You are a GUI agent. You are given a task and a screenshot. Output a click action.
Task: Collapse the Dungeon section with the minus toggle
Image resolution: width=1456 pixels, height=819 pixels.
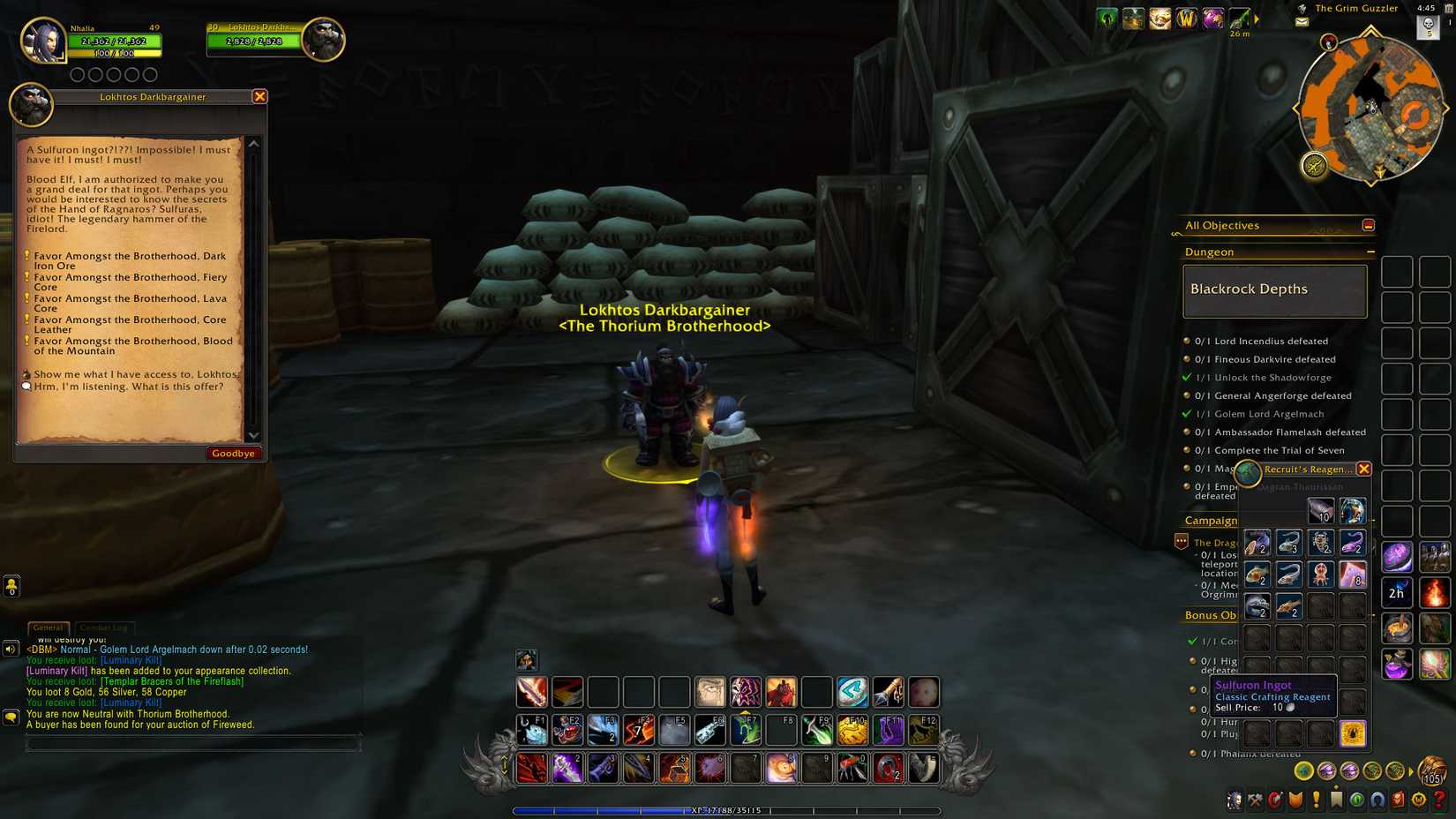coord(1372,252)
